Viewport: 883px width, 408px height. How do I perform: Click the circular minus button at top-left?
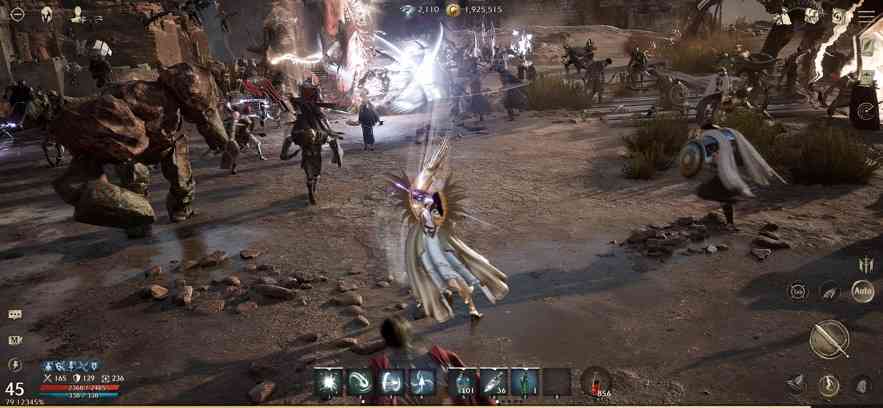point(17,14)
